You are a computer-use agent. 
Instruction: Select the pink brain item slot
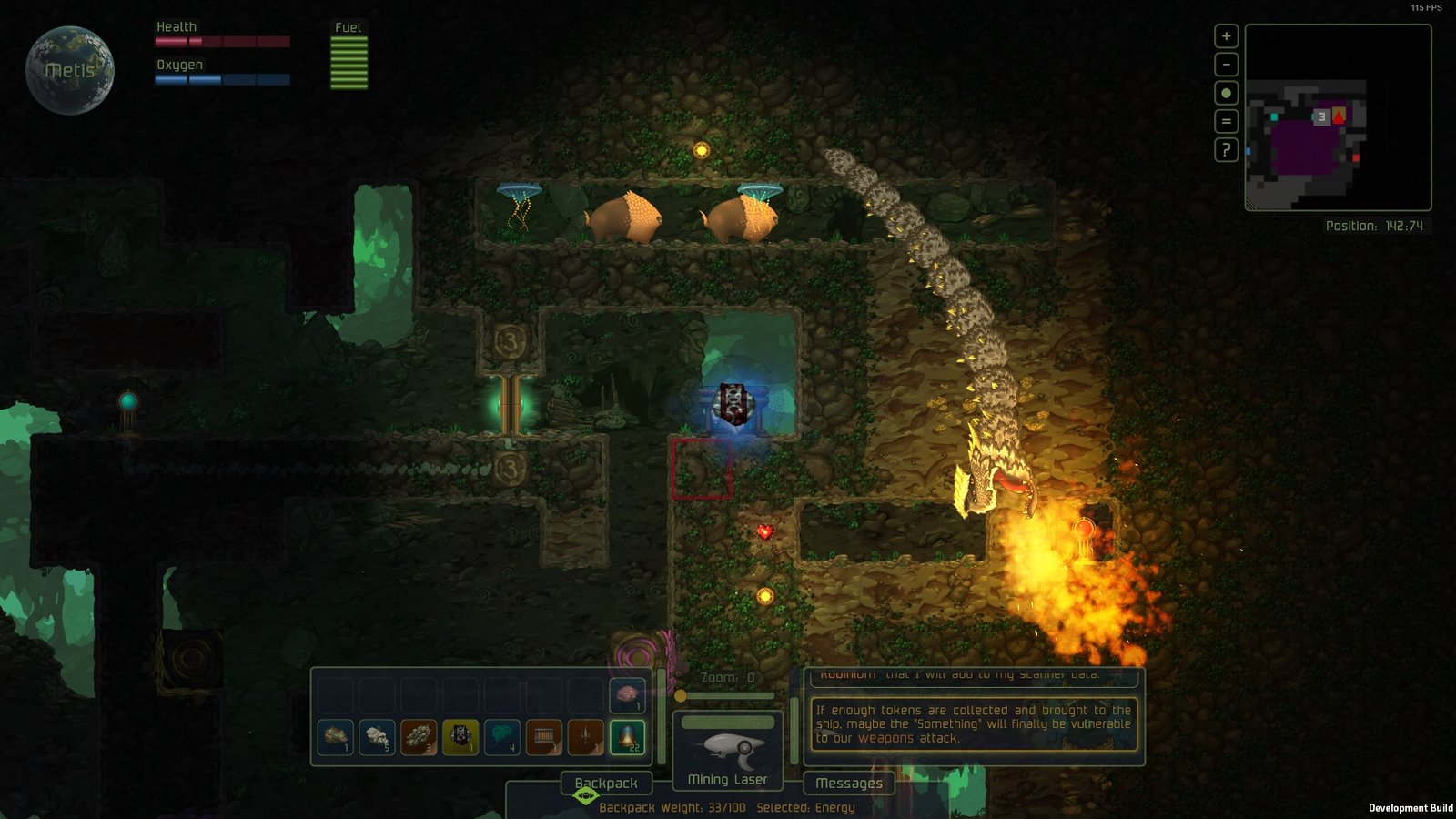pos(627,695)
